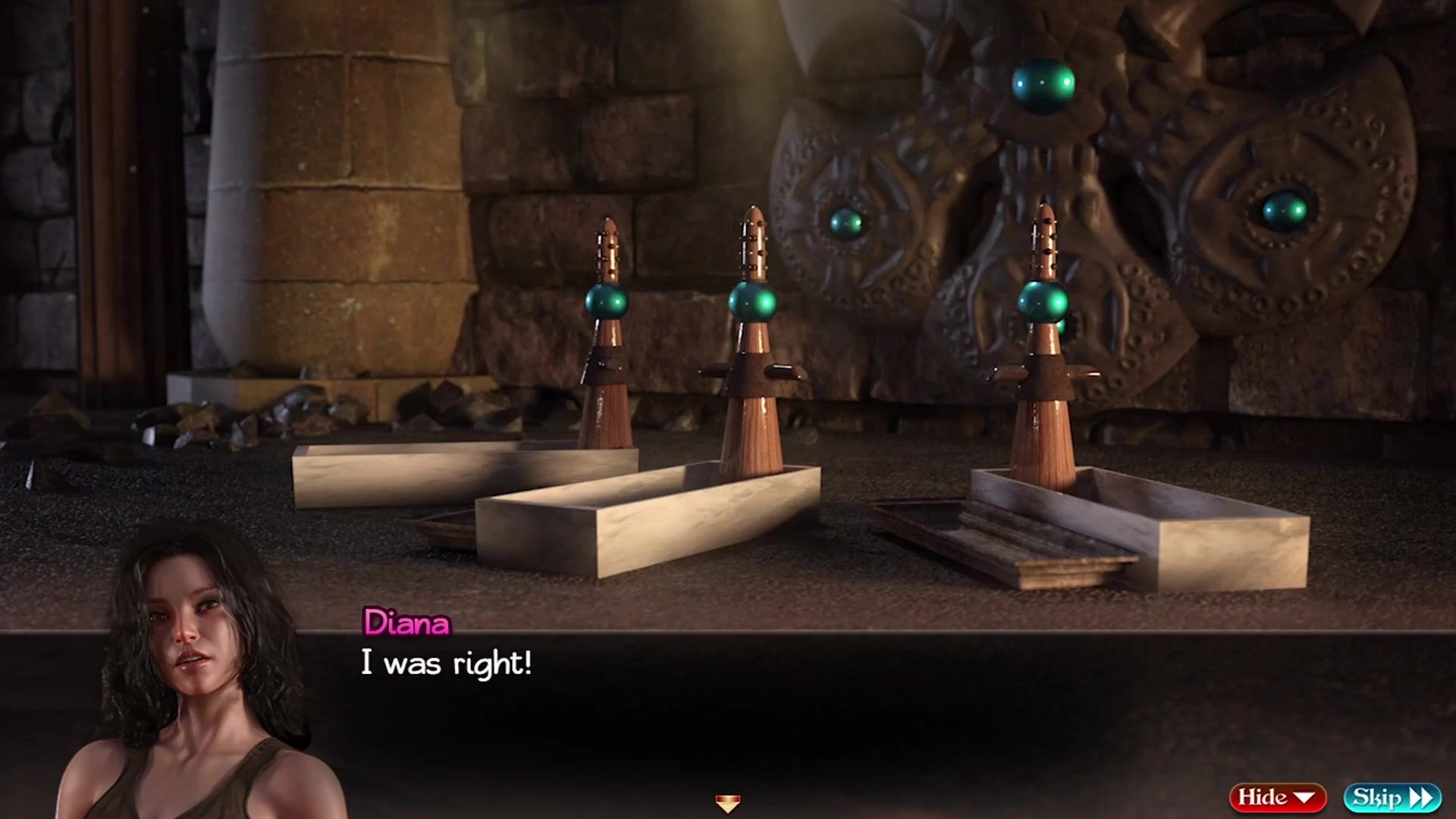Hide the dialogue box with the Hide button

click(1277, 797)
